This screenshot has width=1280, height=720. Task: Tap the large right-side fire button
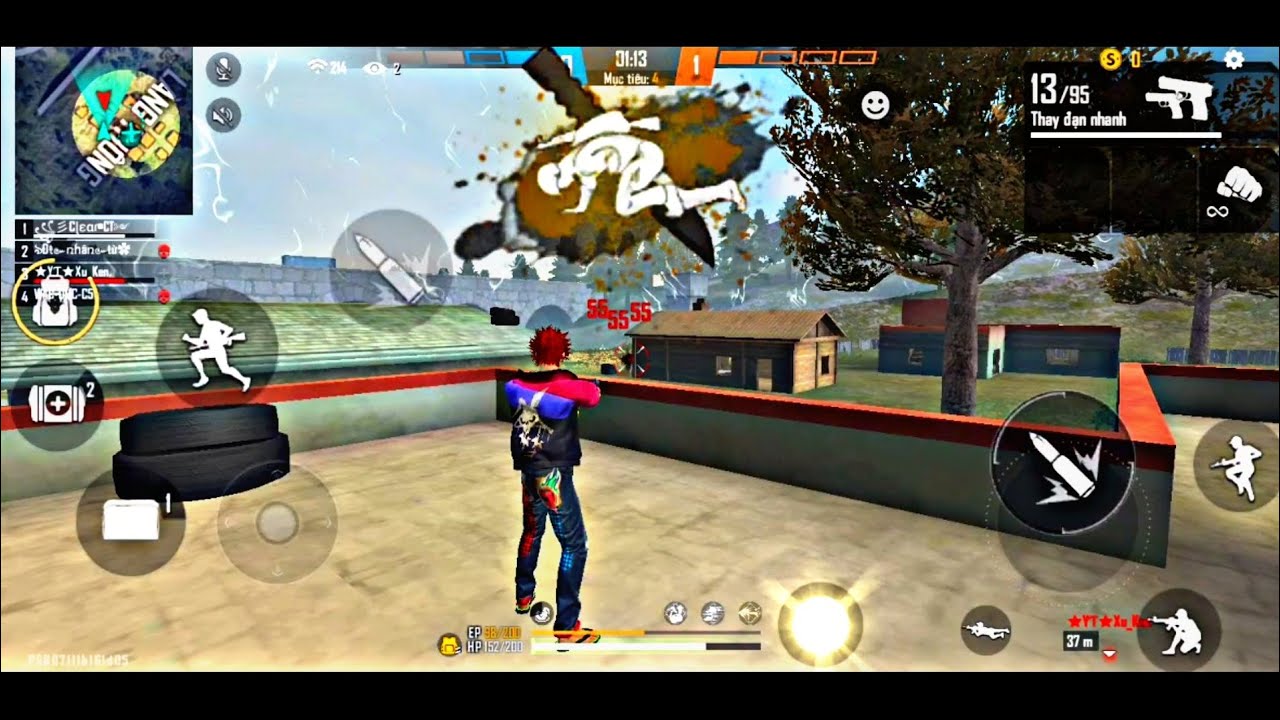click(x=1062, y=464)
